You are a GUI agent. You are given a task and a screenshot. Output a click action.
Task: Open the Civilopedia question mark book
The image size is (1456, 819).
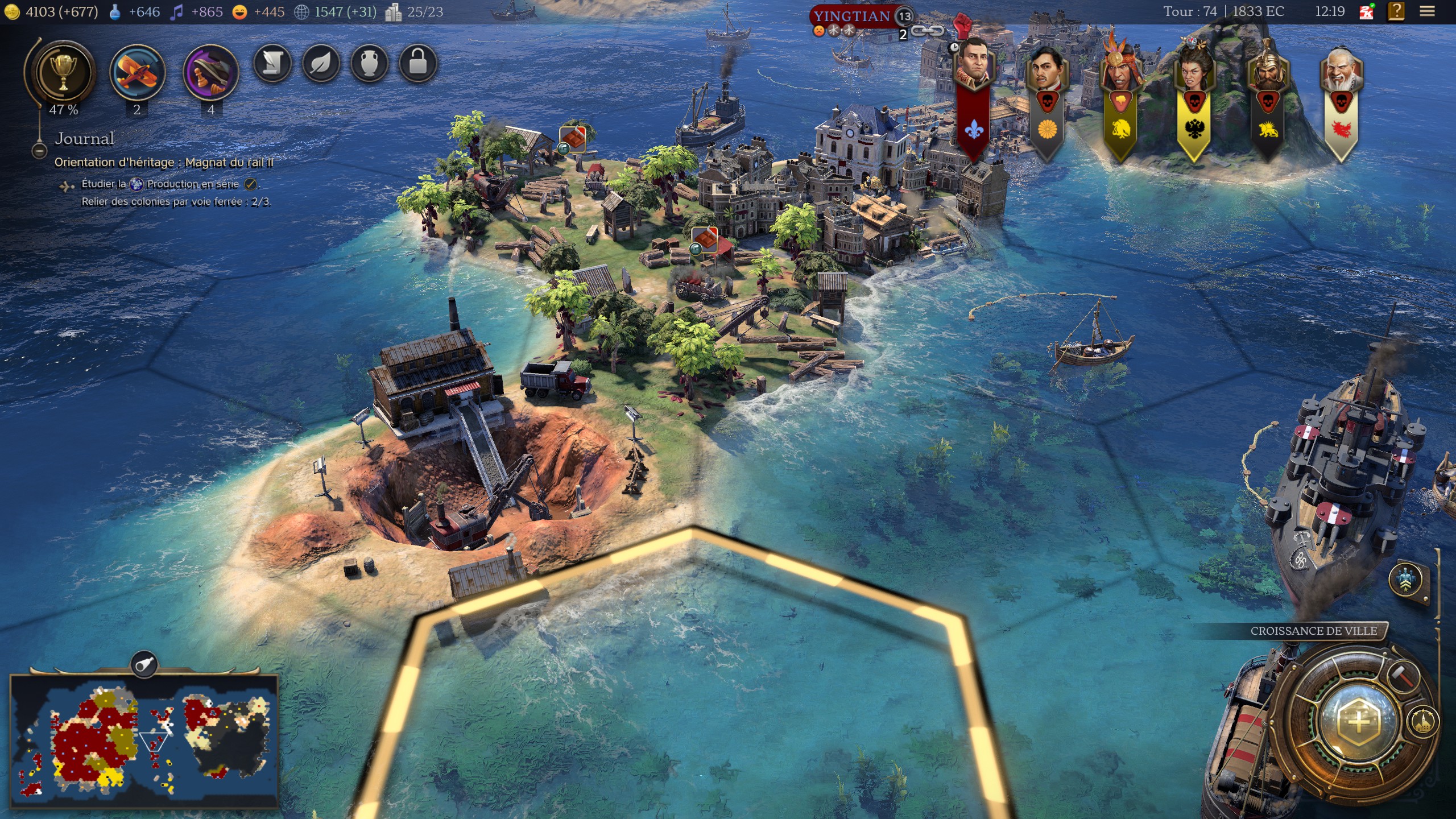click(1396, 11)
